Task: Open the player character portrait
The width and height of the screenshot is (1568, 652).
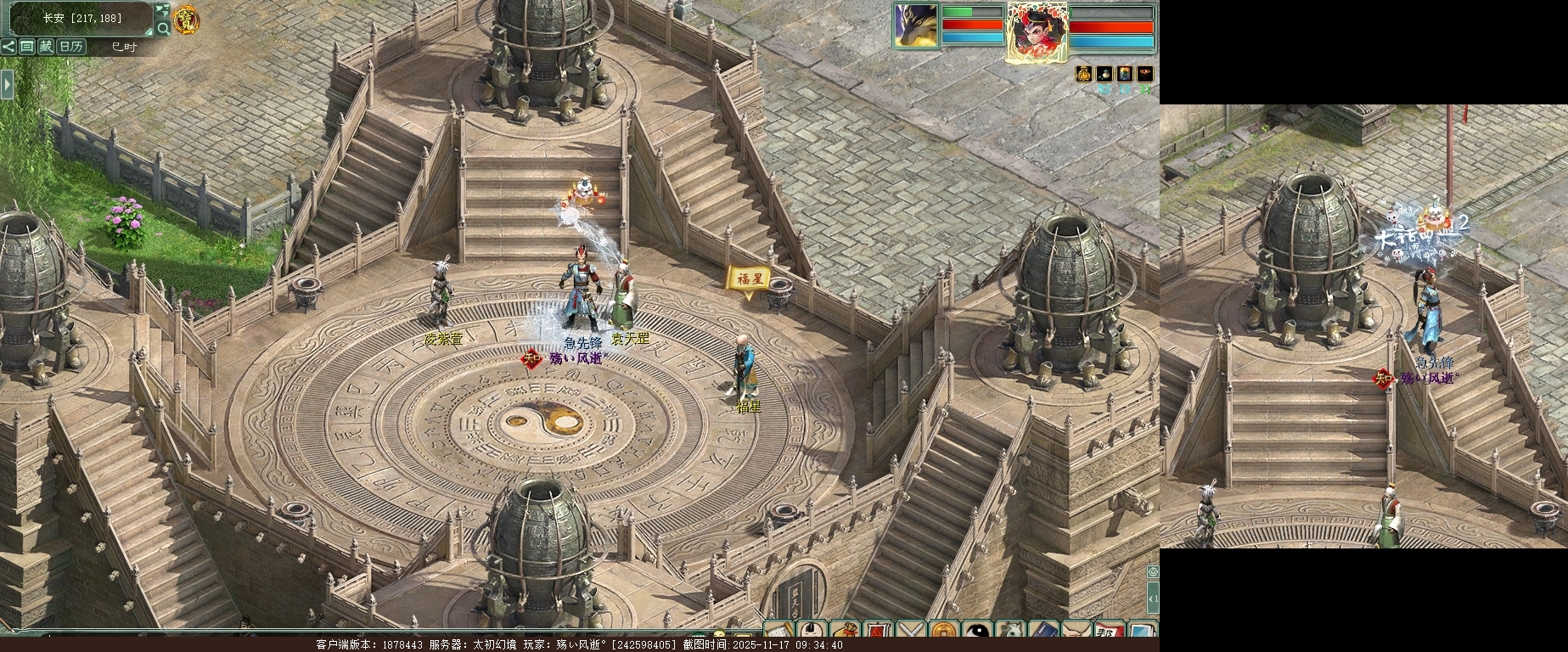Action: click(1037, 31)
